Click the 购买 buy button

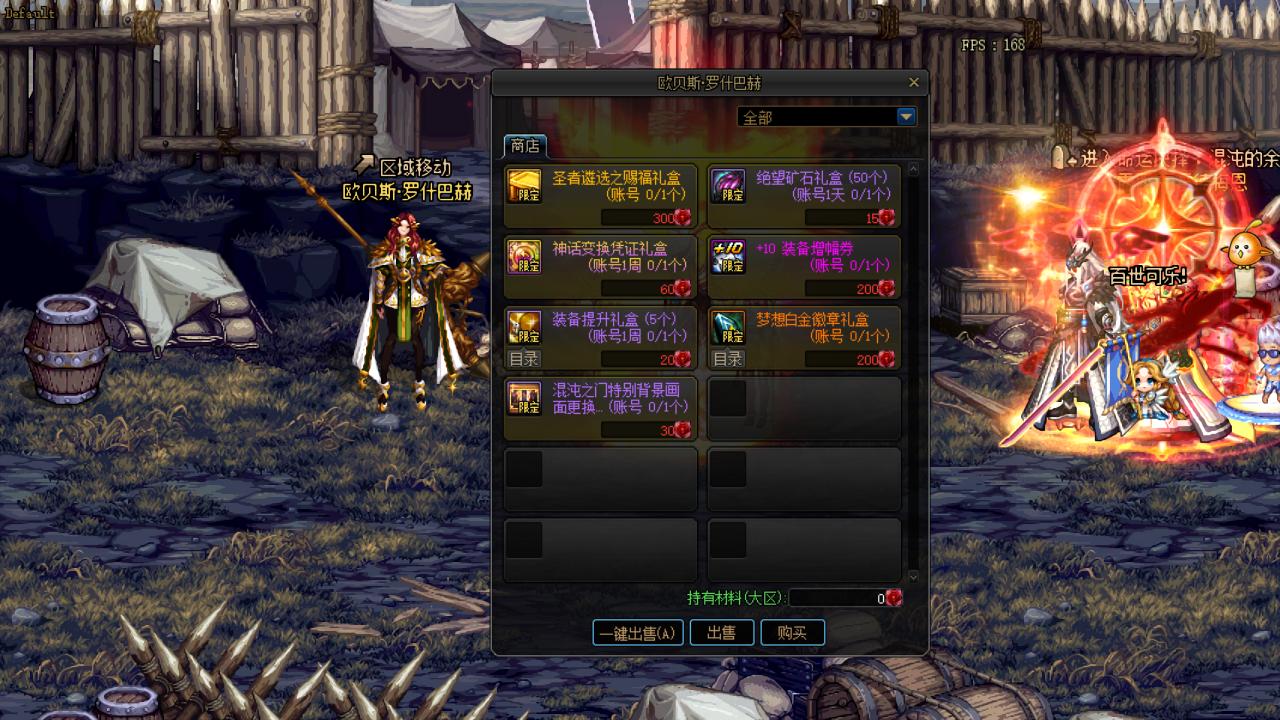[792, 633]
